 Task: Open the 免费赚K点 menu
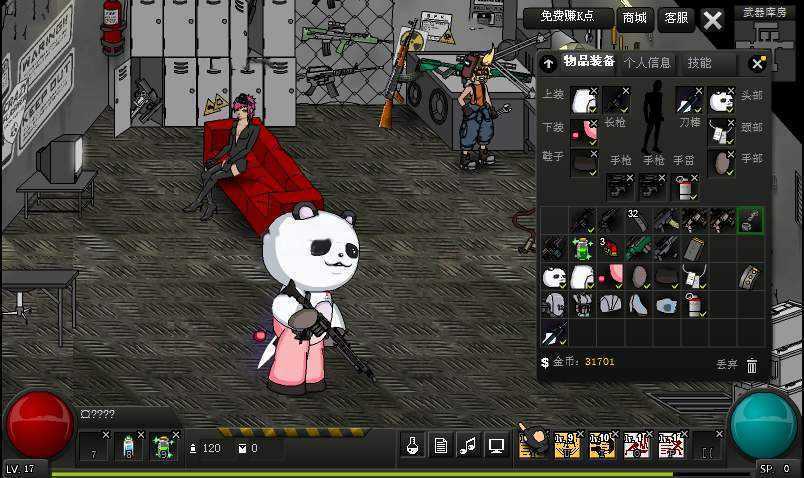tap(567, 18)
